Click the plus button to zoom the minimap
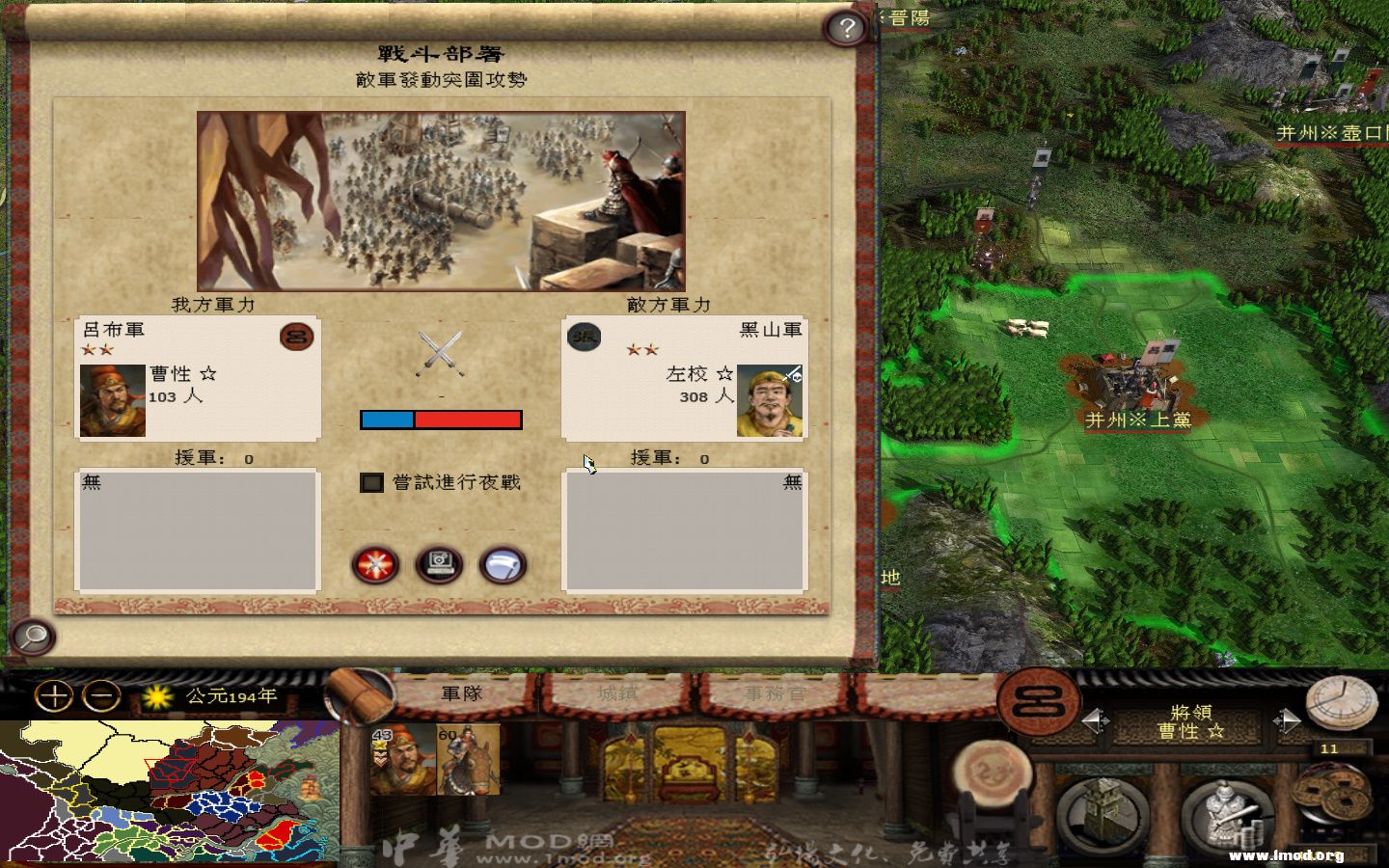This screenshot has width=1389, height=868. point(55,693)
